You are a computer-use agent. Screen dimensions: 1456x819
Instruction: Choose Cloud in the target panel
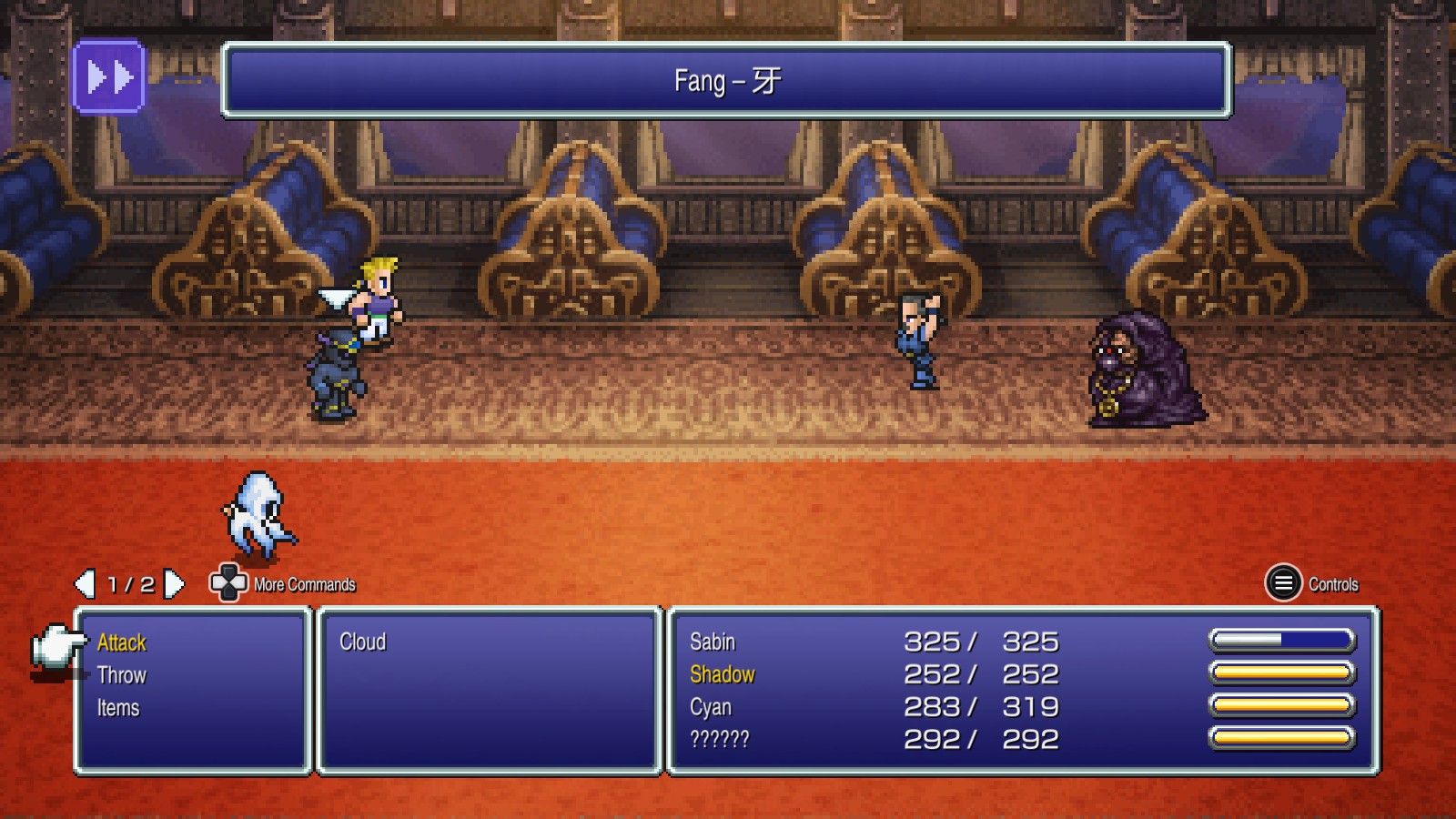(x=362, y=642)
